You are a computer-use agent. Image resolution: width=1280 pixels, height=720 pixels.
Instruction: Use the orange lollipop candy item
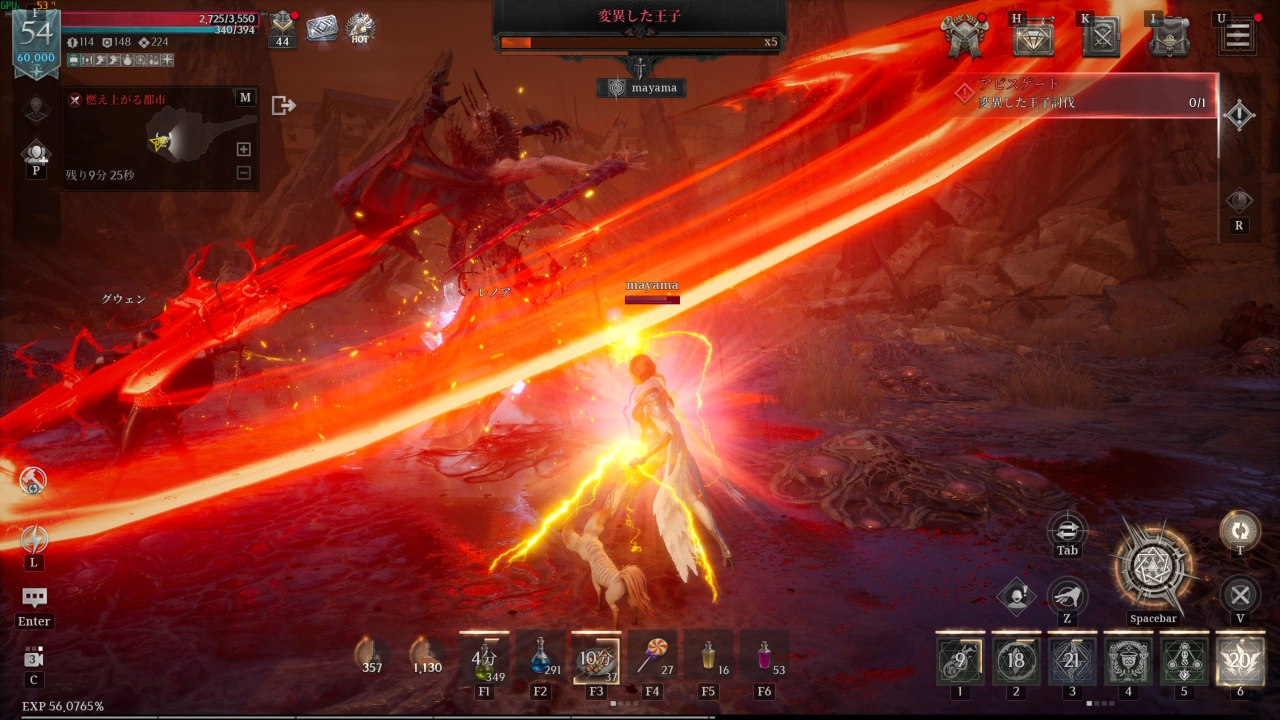click(x=652, y=657)
